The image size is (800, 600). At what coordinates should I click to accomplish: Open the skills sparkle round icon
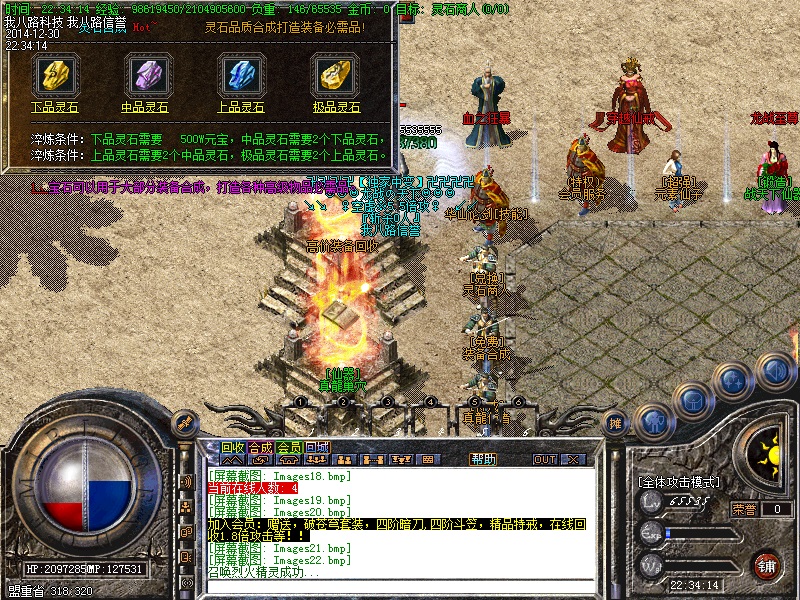(x=734, y=381)
